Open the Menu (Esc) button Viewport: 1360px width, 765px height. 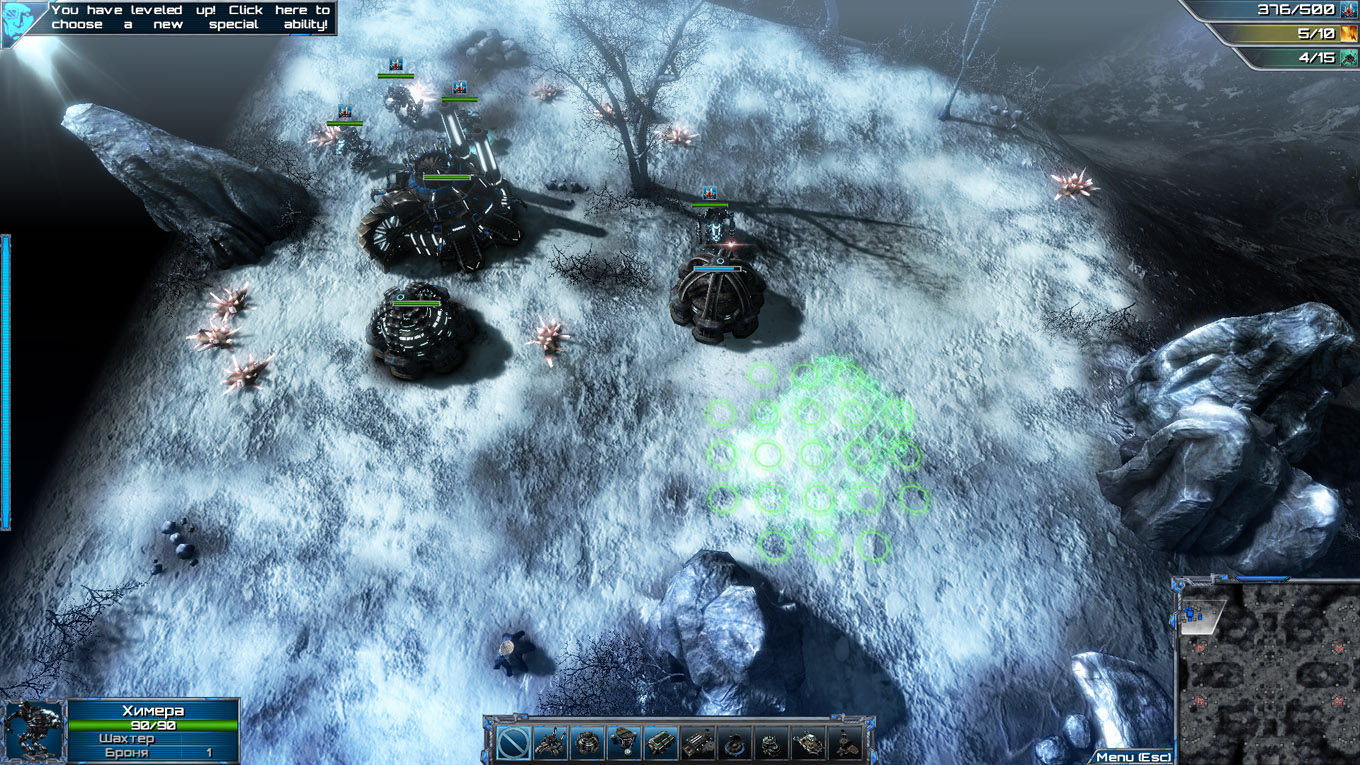coord(1133,757)
